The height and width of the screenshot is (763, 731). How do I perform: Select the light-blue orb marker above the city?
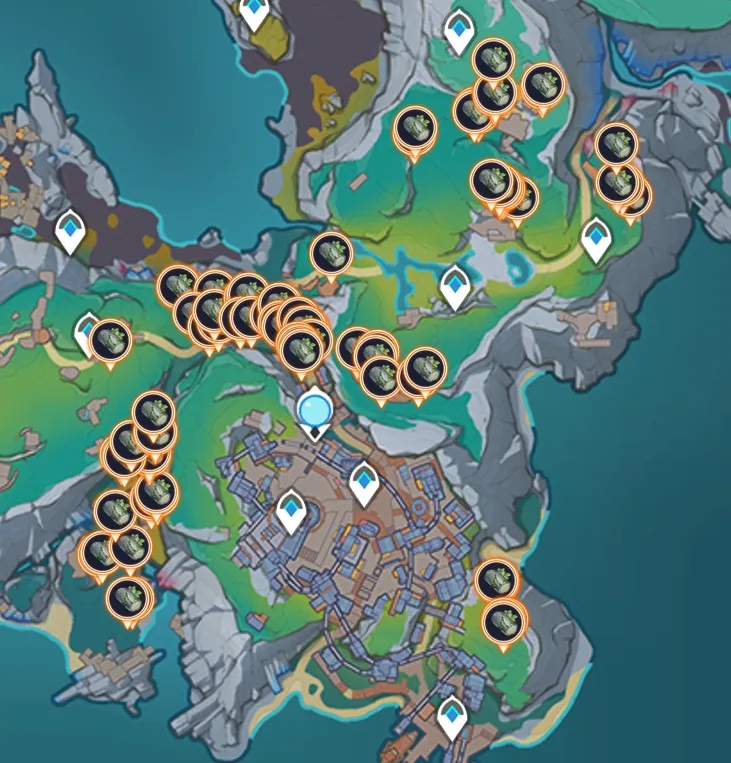[x=315, y=407]
